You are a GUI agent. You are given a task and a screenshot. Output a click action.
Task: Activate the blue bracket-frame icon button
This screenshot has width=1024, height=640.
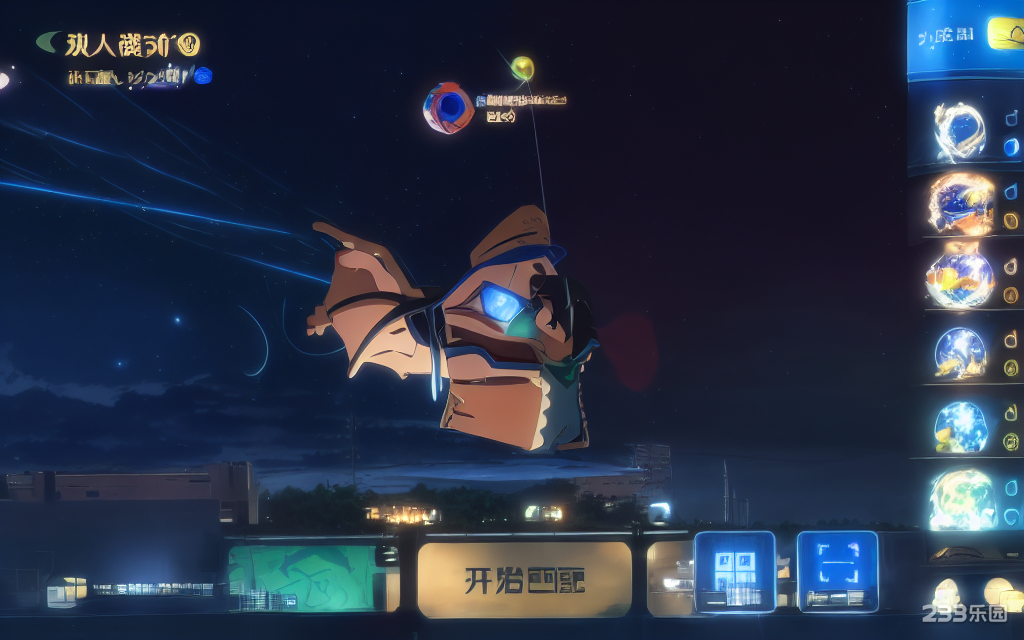coord(837,571)
